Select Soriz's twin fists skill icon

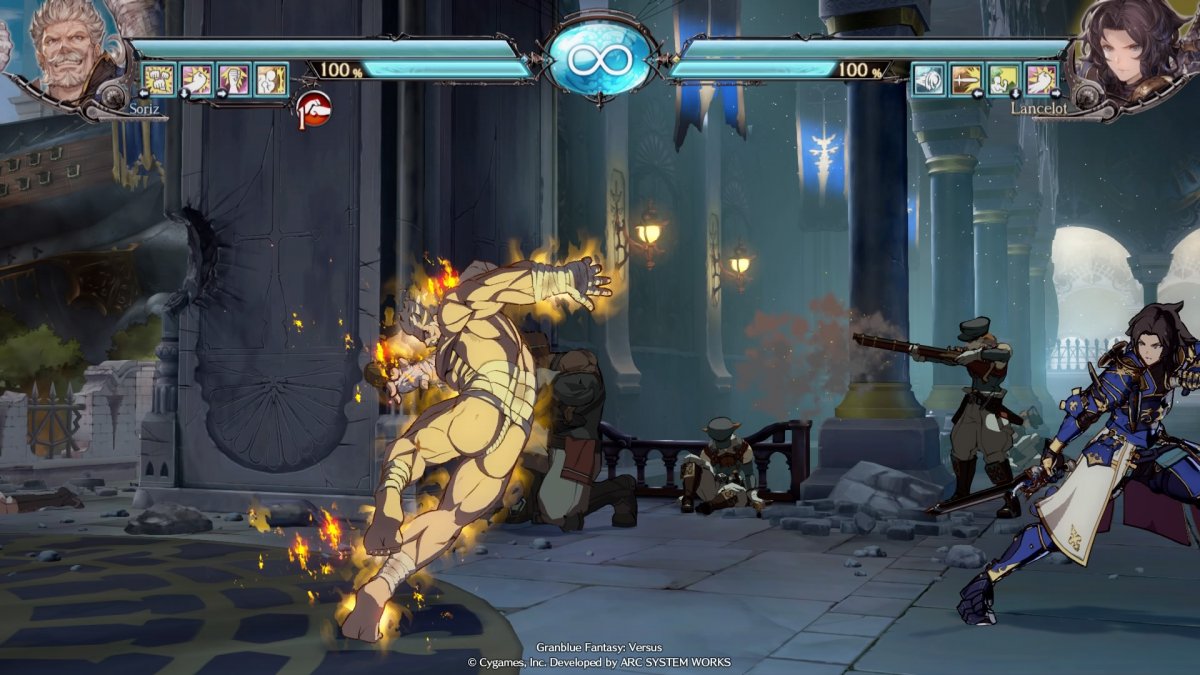click(x=159, y=79)
